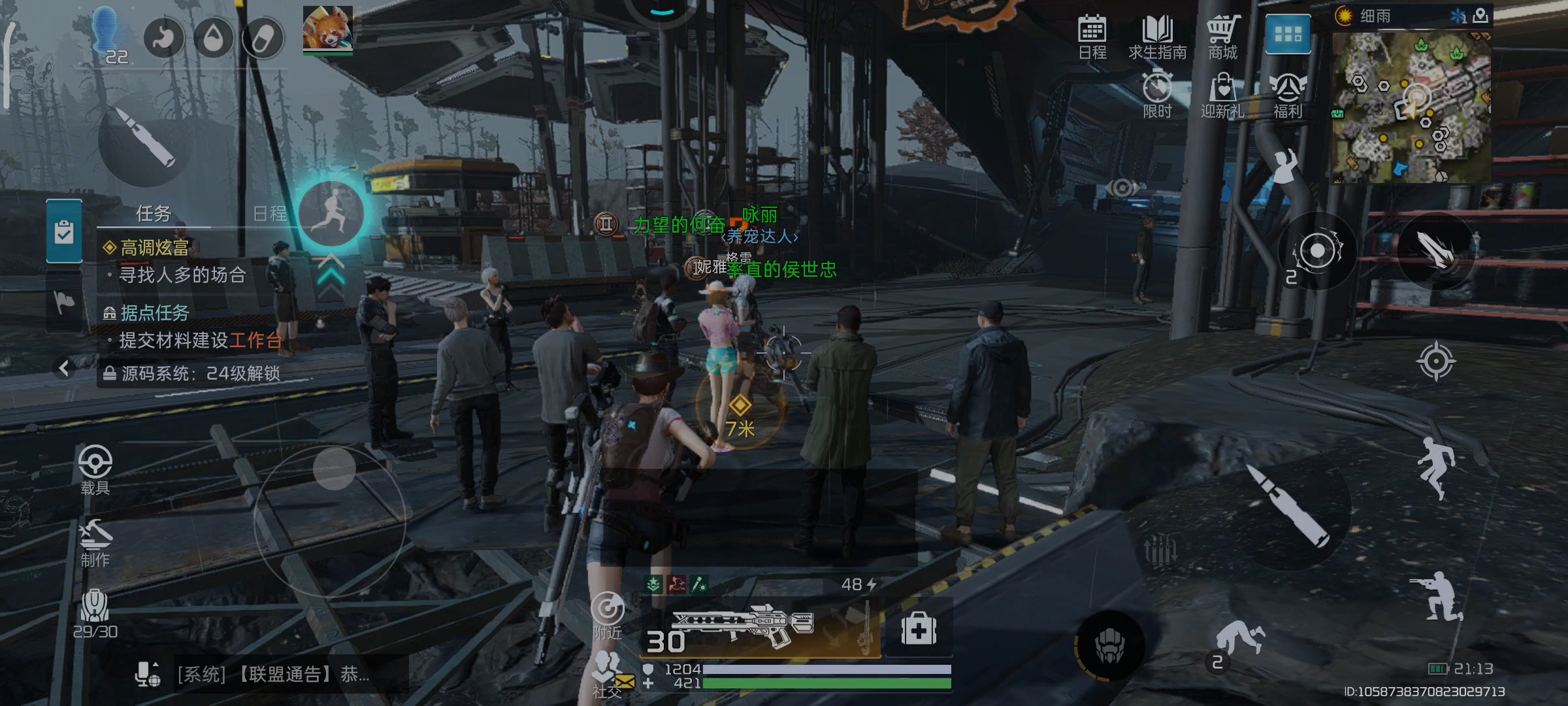Toggle the blue grid menu button
Viewport: 1568px width, 706px height.
click(1288, 34)
